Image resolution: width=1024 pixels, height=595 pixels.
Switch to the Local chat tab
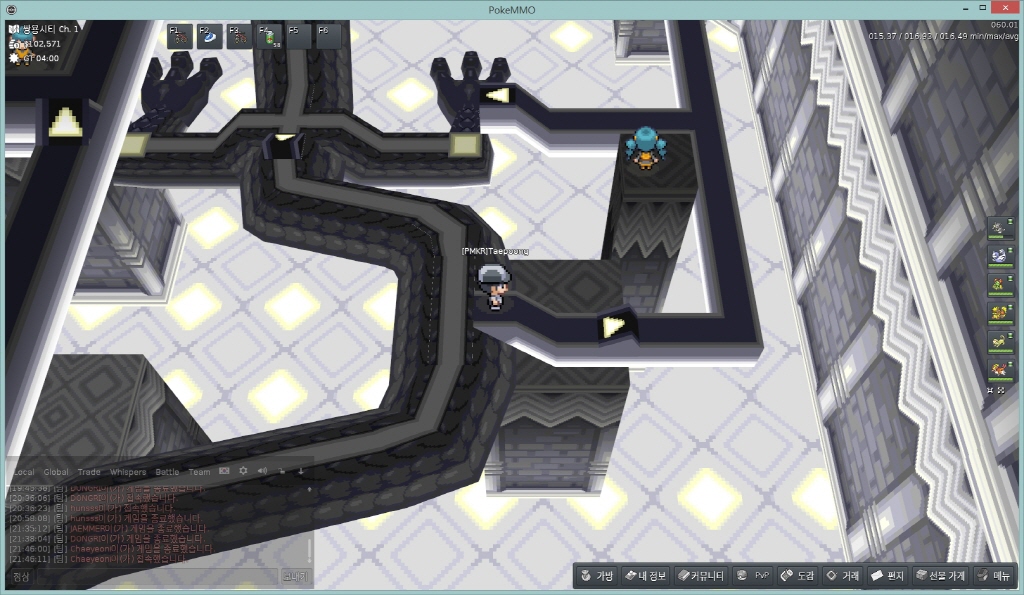tap(23, 472)
